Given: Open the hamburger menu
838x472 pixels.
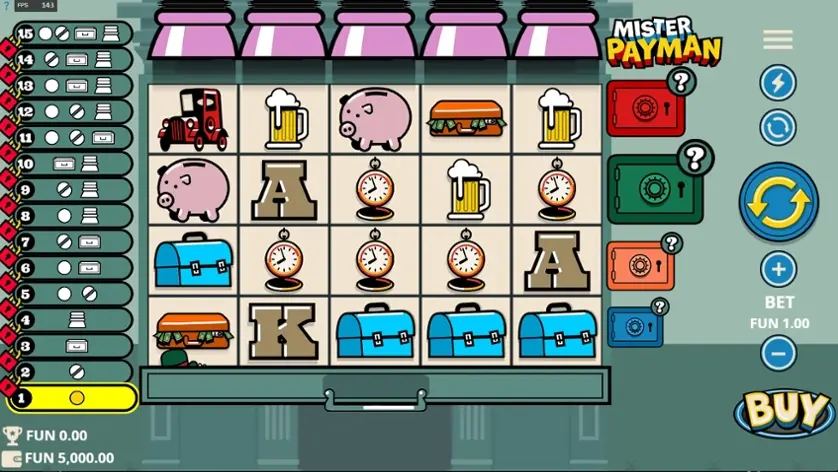Looking at the screenshot, I should 777,39.
